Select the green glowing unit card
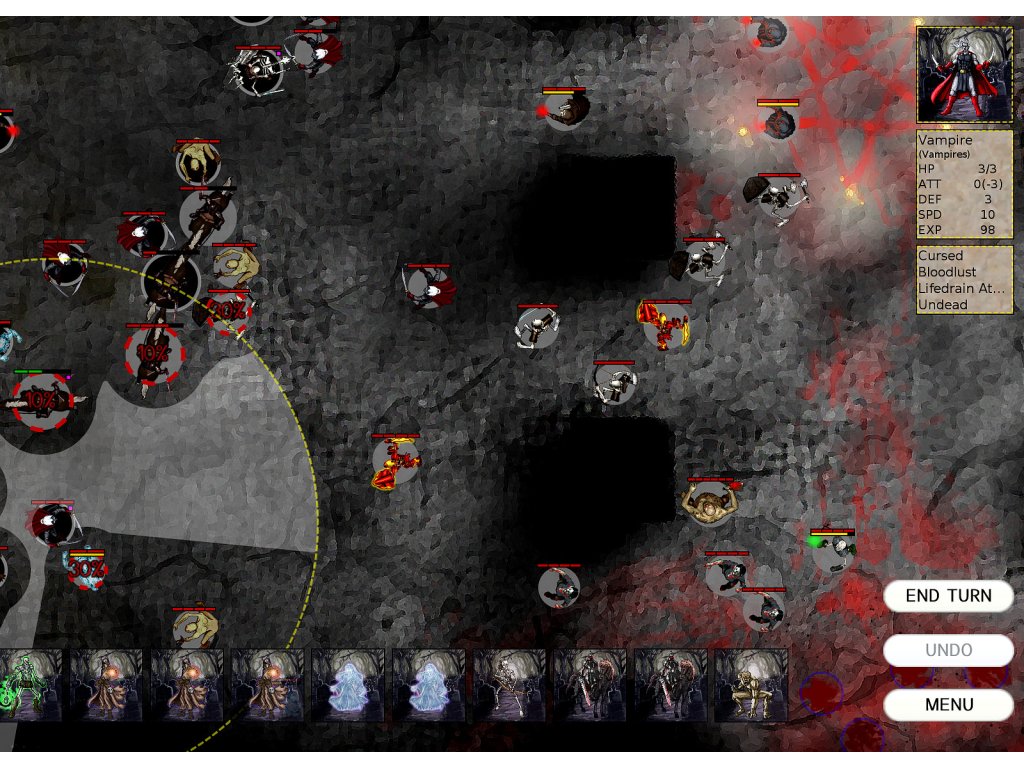1024x768 pixels. click(x=31, y=685)
